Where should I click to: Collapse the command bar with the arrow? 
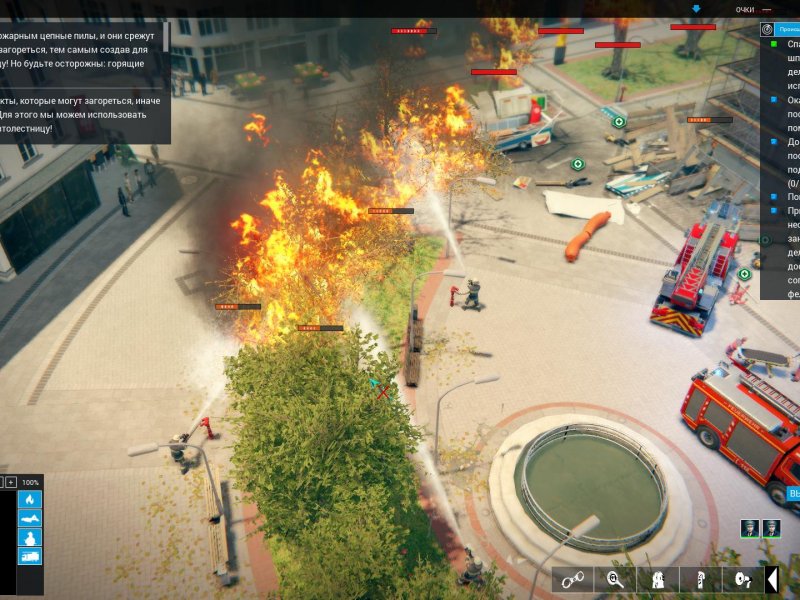point(772,579)
